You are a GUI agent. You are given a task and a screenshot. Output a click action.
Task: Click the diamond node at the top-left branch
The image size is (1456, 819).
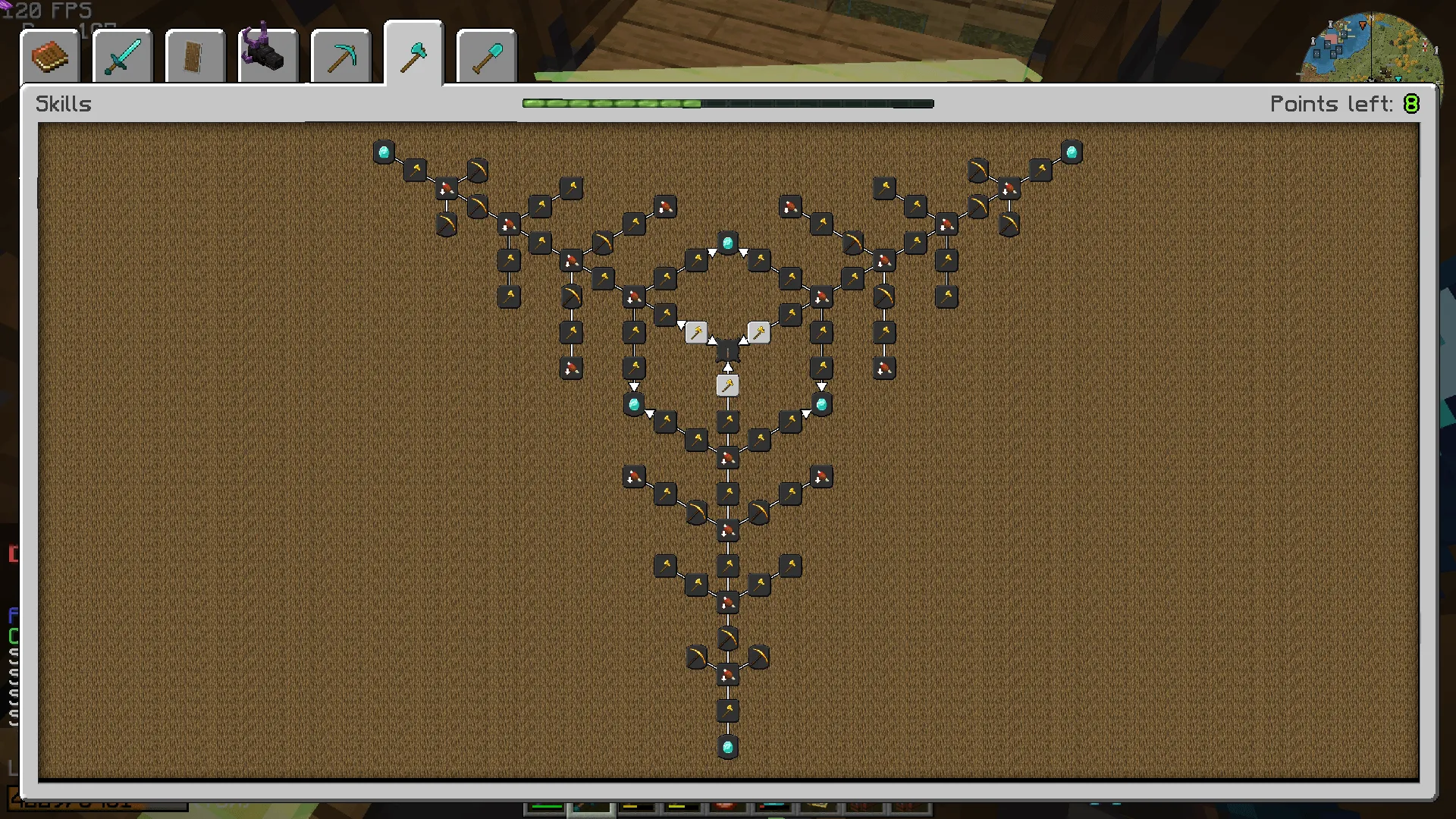(x=383, y=150)
